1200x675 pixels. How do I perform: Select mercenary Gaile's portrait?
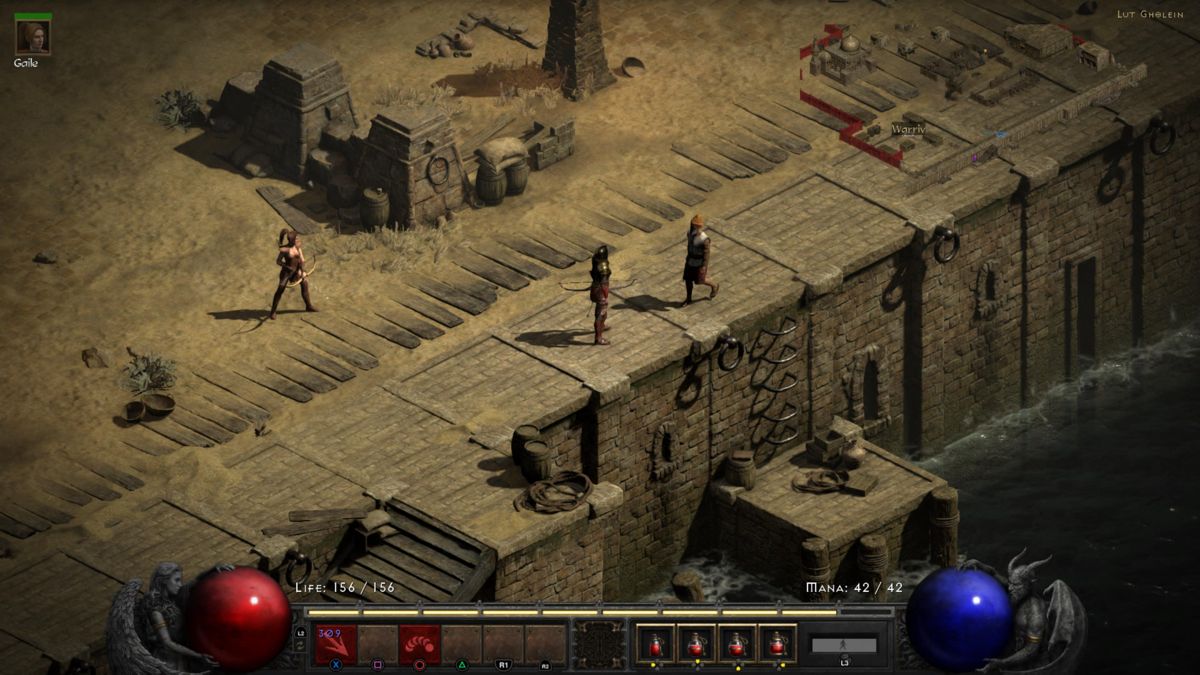tap(32, 37)
